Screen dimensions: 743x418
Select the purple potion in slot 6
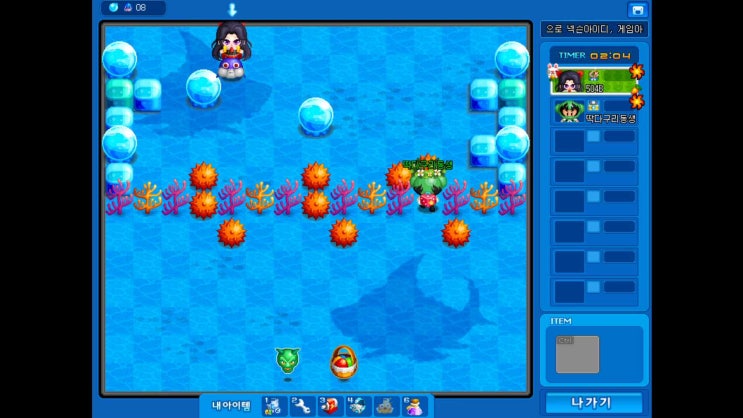coord(413,405)
